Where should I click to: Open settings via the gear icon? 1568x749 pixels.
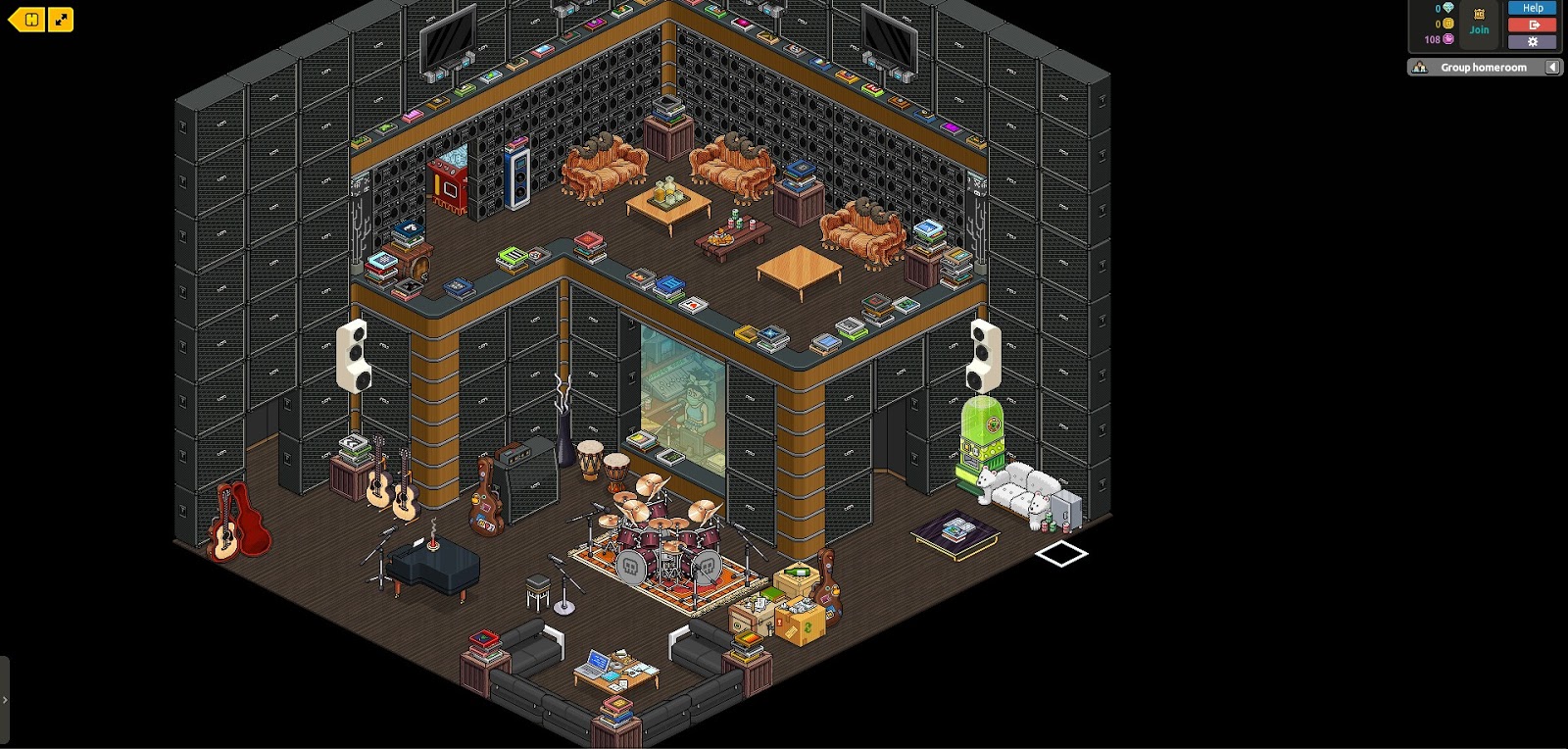[x=1531, y=40]
